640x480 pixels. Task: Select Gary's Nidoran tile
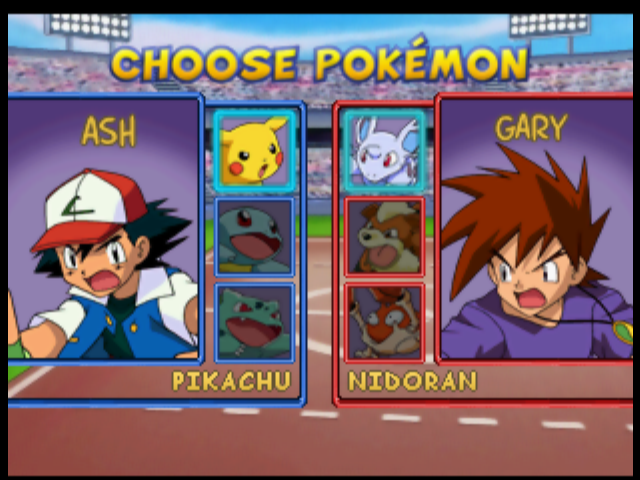(384, 149)
